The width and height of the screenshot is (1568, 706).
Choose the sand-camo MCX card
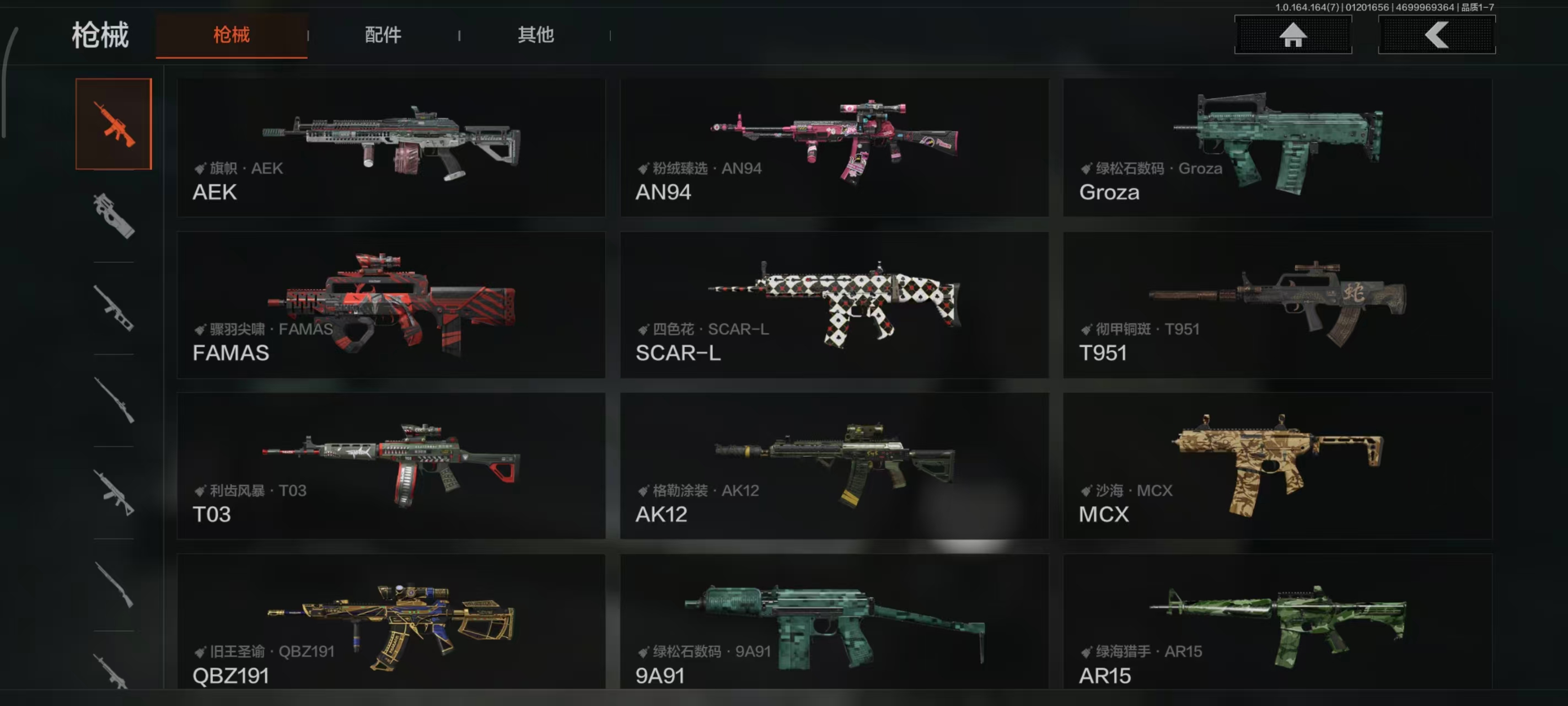coord(1277,466)
